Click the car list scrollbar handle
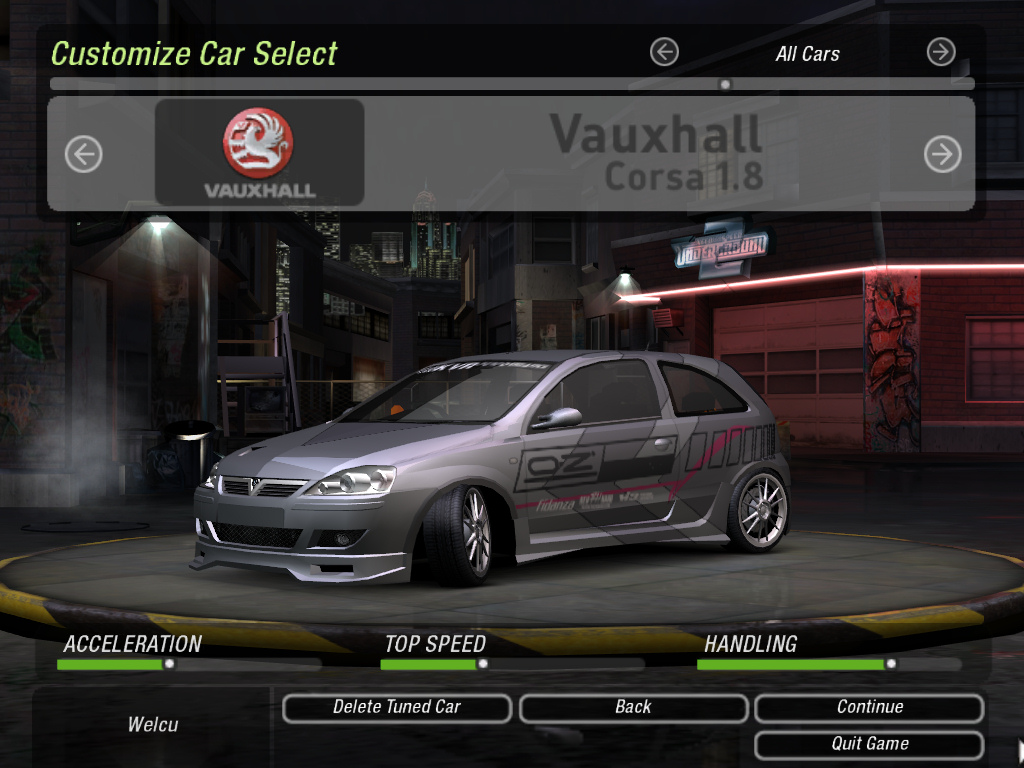The image size is (1024, 768). (725, 84)
